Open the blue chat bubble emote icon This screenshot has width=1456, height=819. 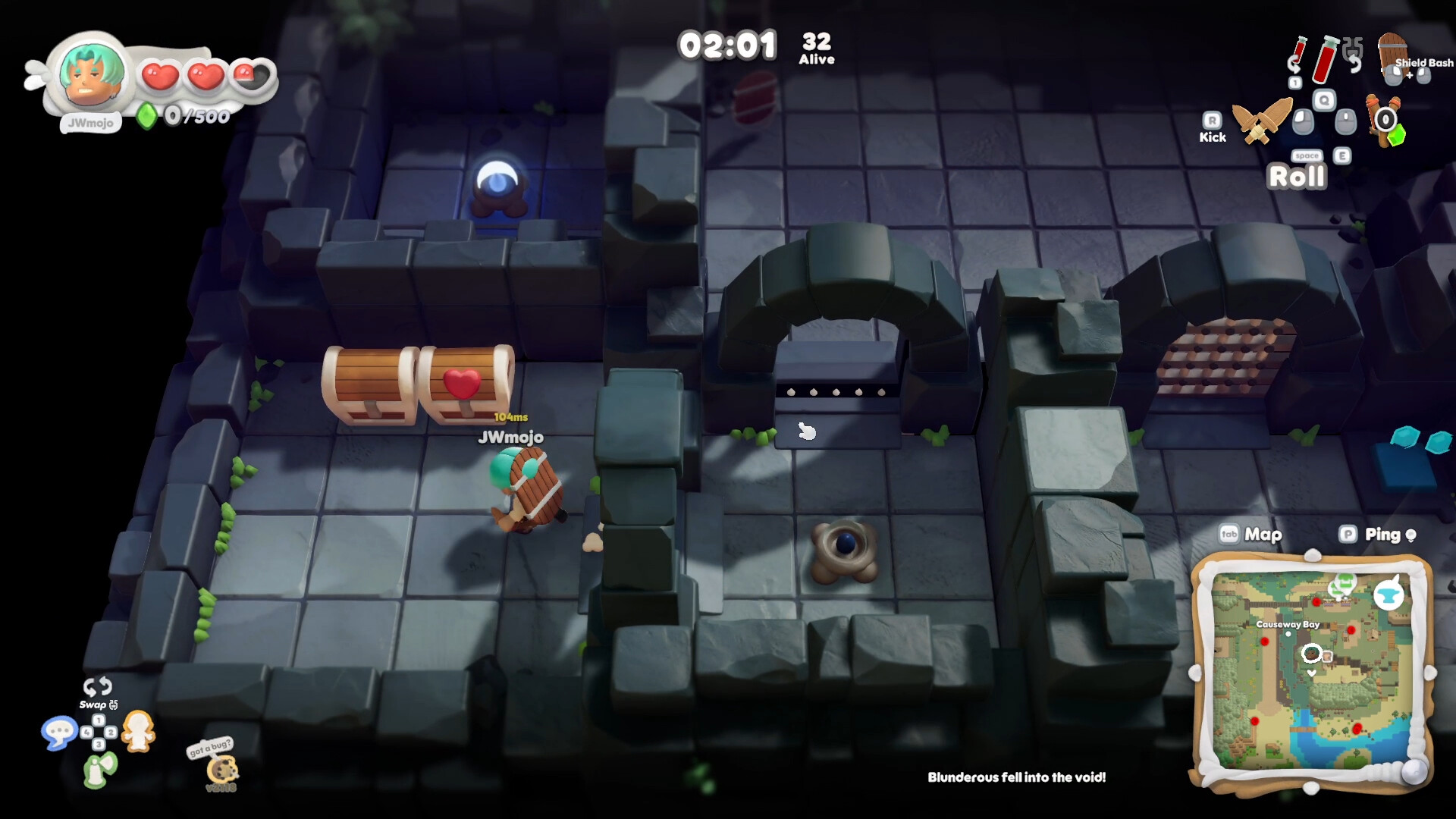61,733
